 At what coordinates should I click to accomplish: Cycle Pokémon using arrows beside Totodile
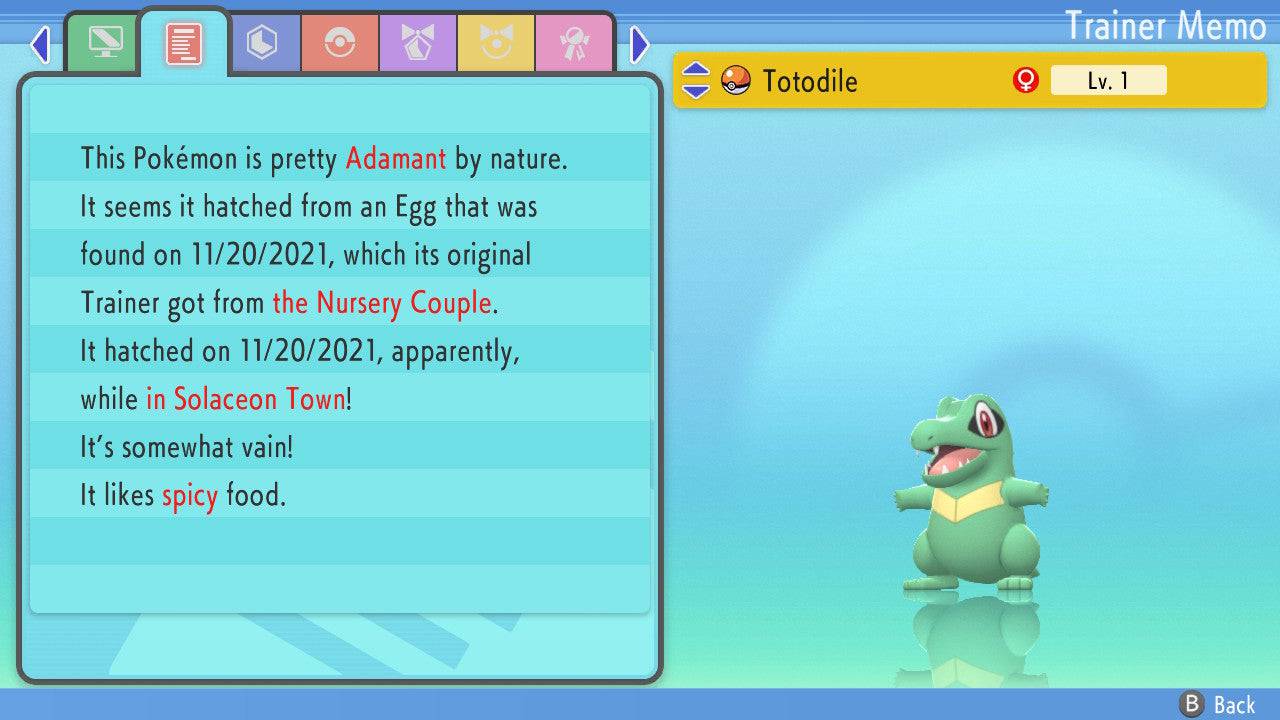696,80
